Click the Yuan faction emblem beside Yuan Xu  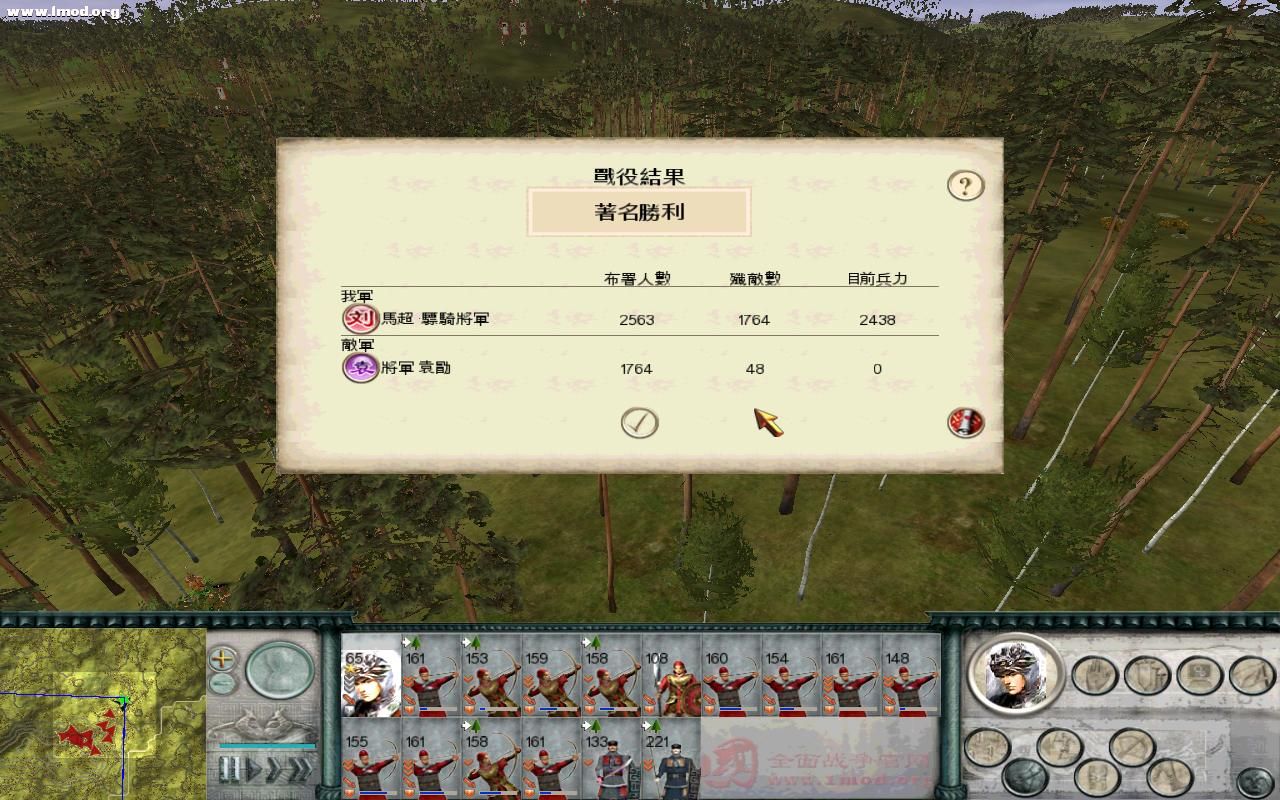[x=359, y=368]
